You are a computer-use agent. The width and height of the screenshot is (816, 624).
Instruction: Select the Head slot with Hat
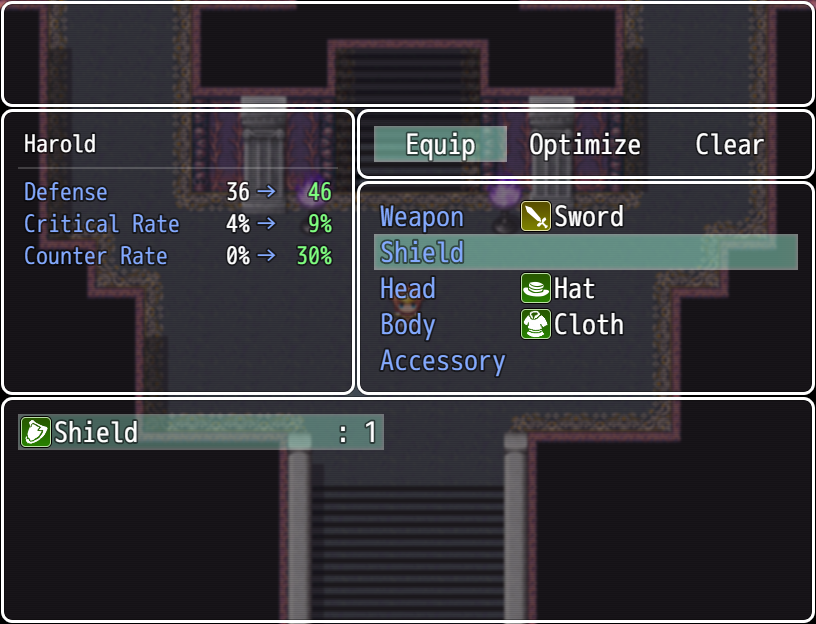click(x=585, y=289)
